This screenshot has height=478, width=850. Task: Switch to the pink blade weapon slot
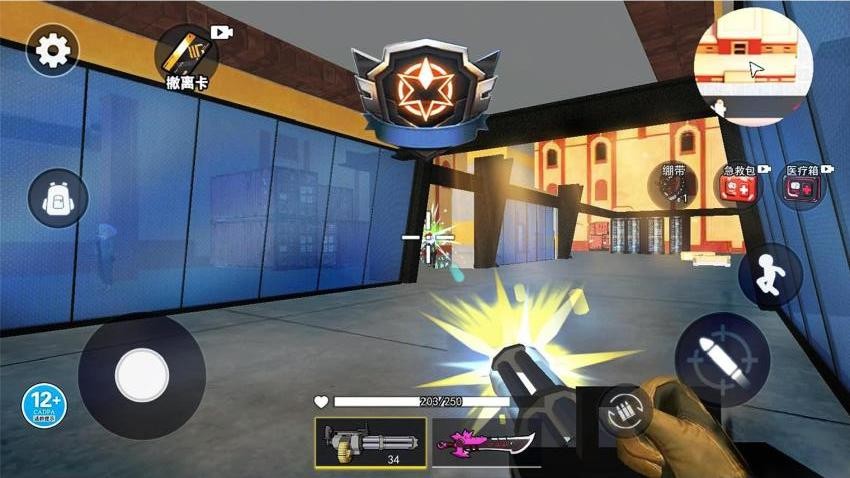click(x=485, y=442)
